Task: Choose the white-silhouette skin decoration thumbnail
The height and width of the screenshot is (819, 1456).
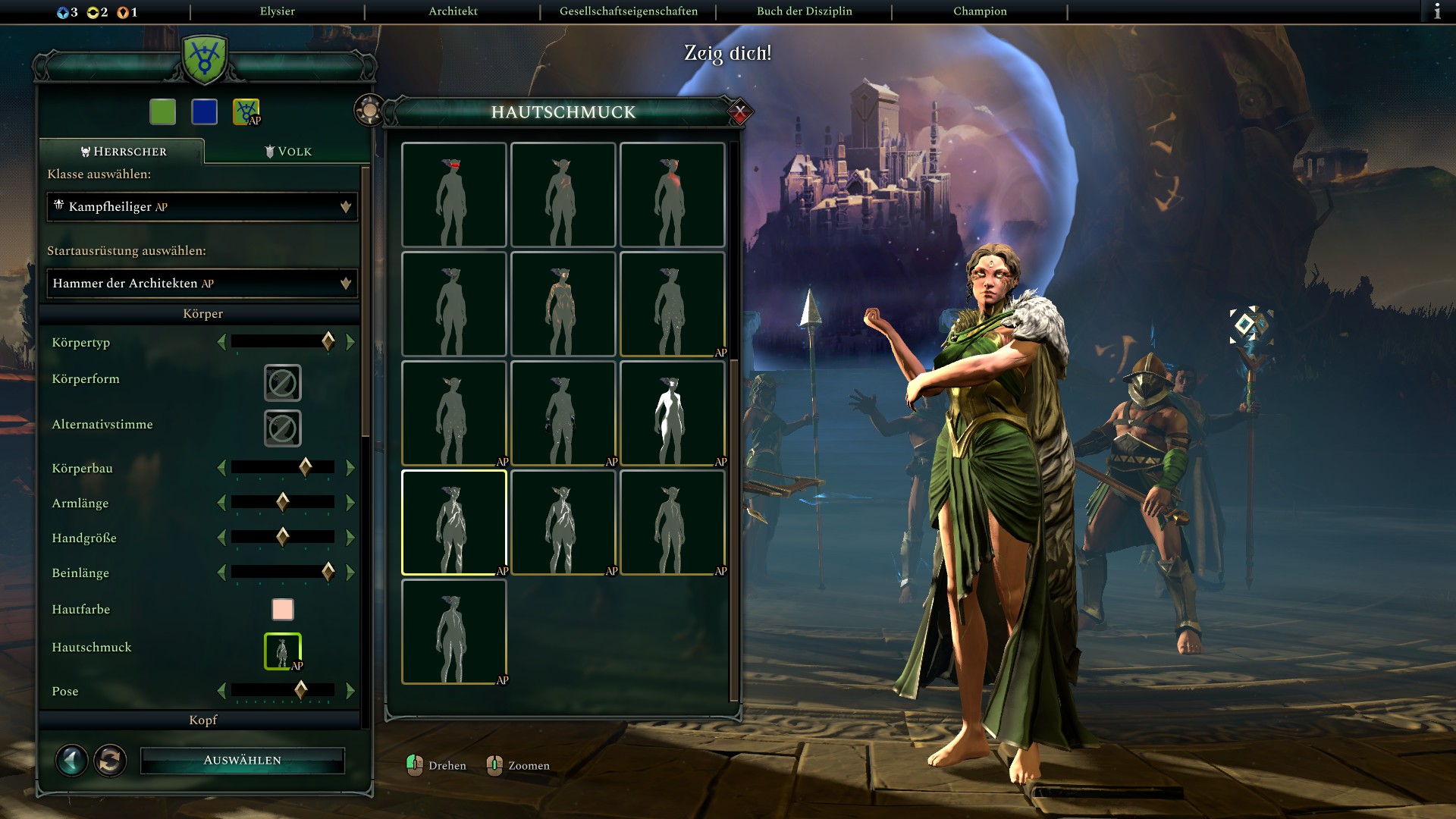Action: [672, 413]
